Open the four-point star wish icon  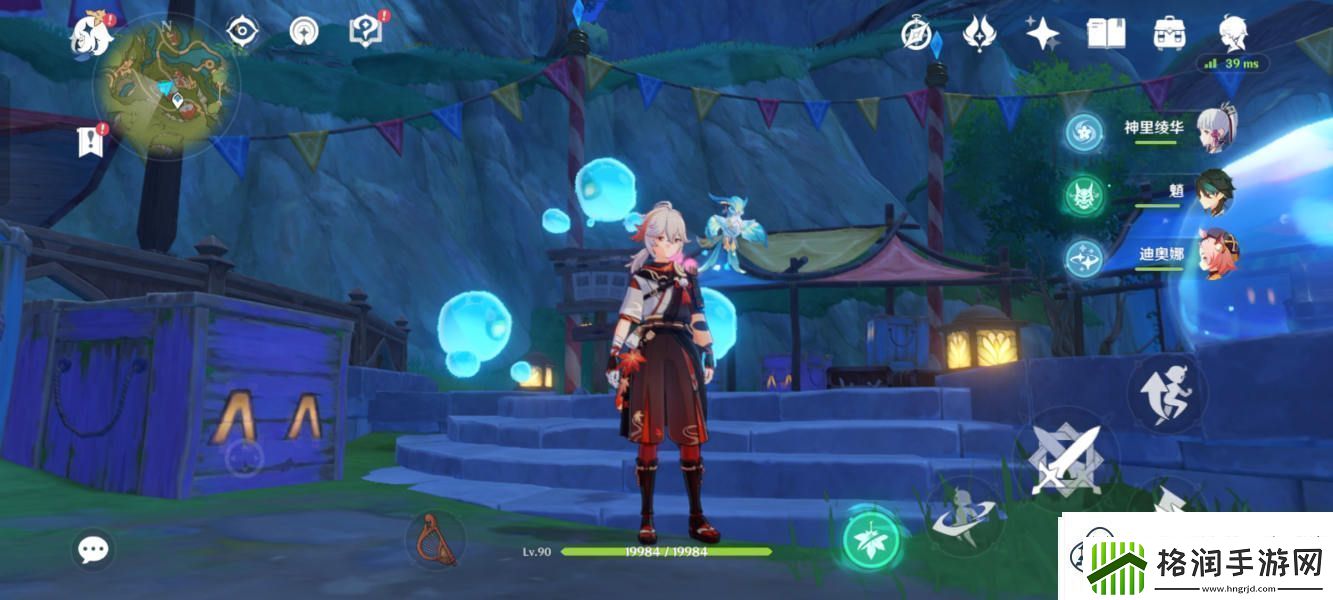click(1043, 34)
